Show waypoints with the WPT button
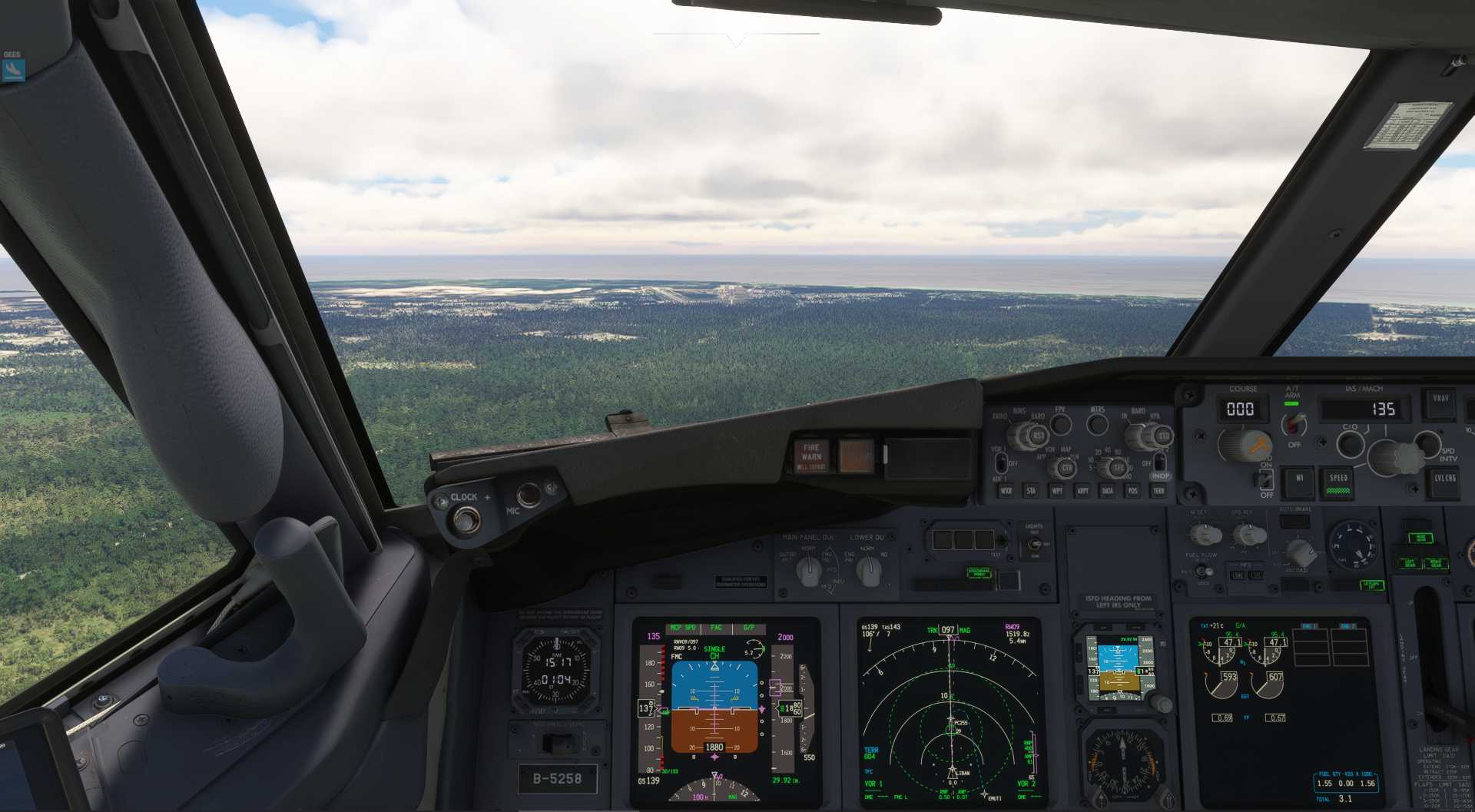Viewport: 1475px width, 812px height. pos(1057,491)
